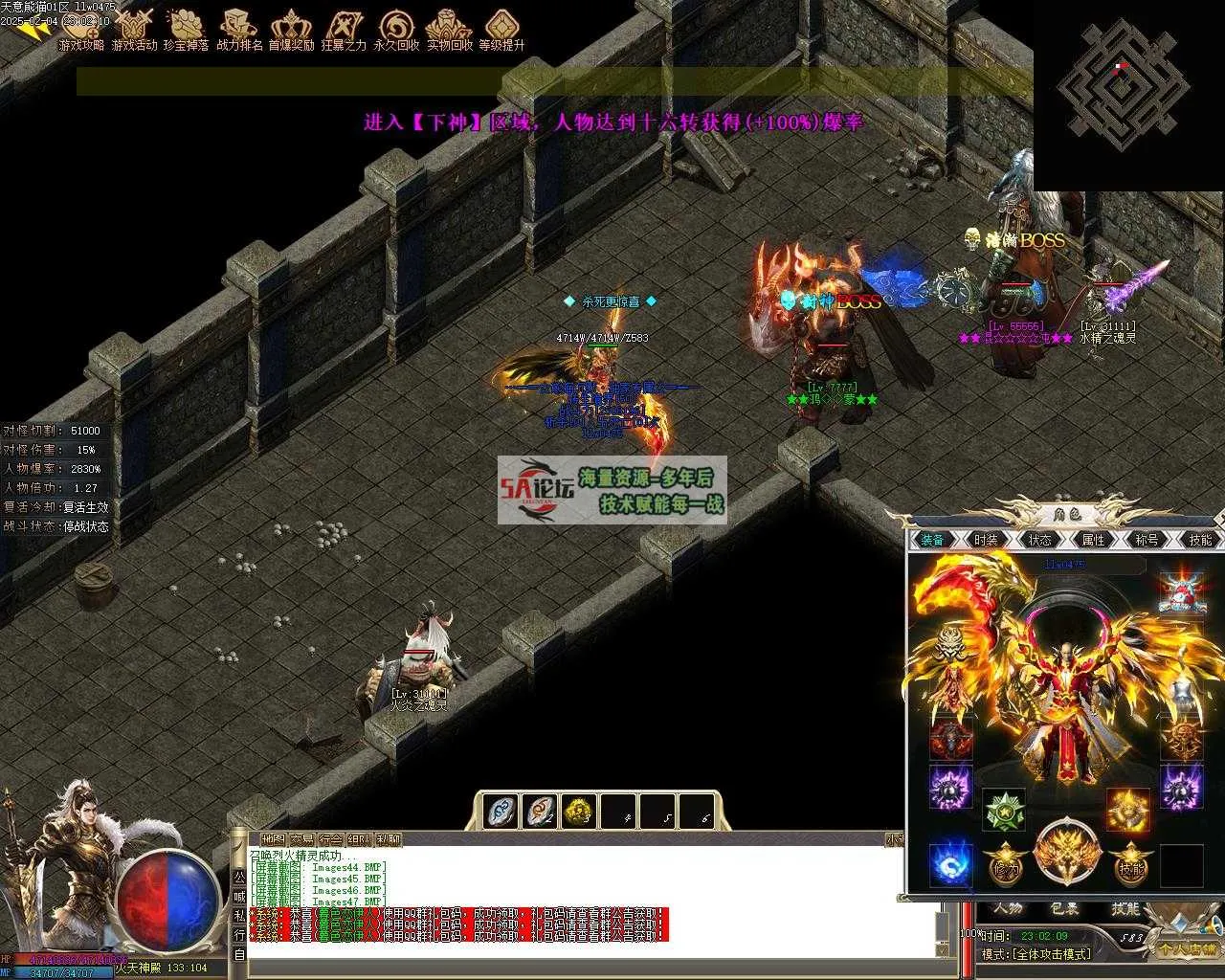Screen dimensions: 1225x980
Task: Open the 个人商铺 personal shop
Action: [x=1186, y=949]
